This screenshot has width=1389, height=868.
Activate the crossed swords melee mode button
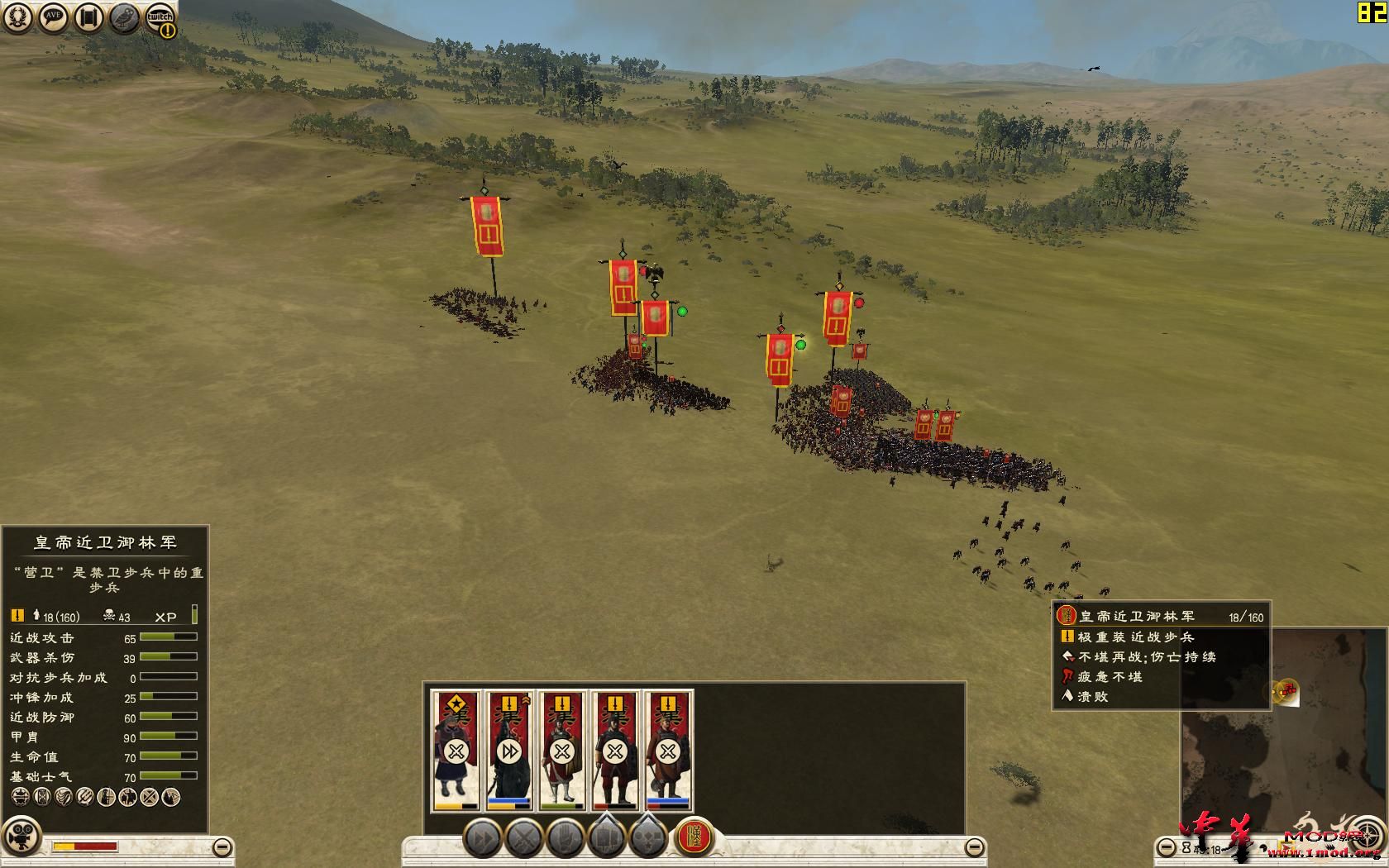pyautogui.click(x=524, y=839)
